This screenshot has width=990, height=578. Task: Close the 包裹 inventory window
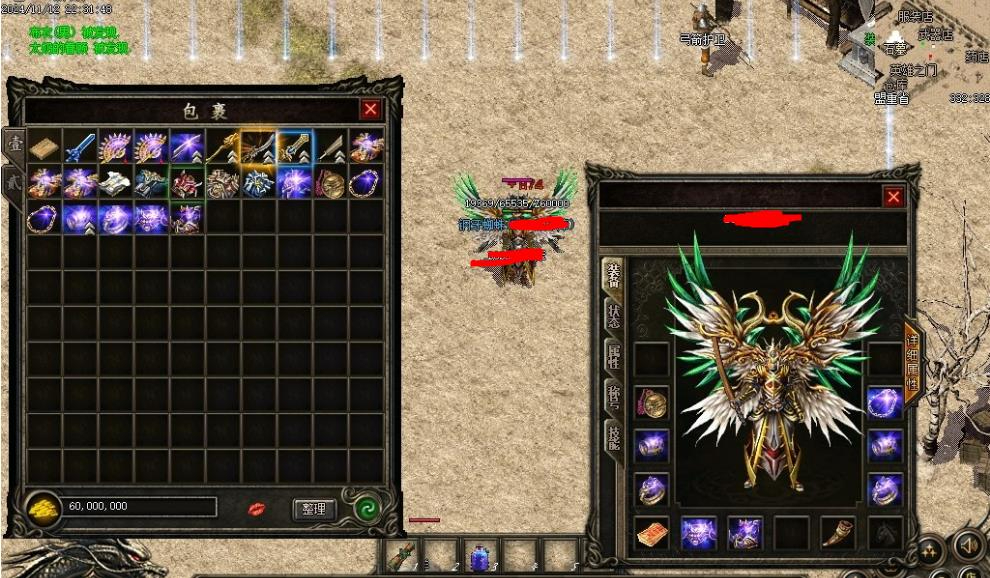pos(370,110)
